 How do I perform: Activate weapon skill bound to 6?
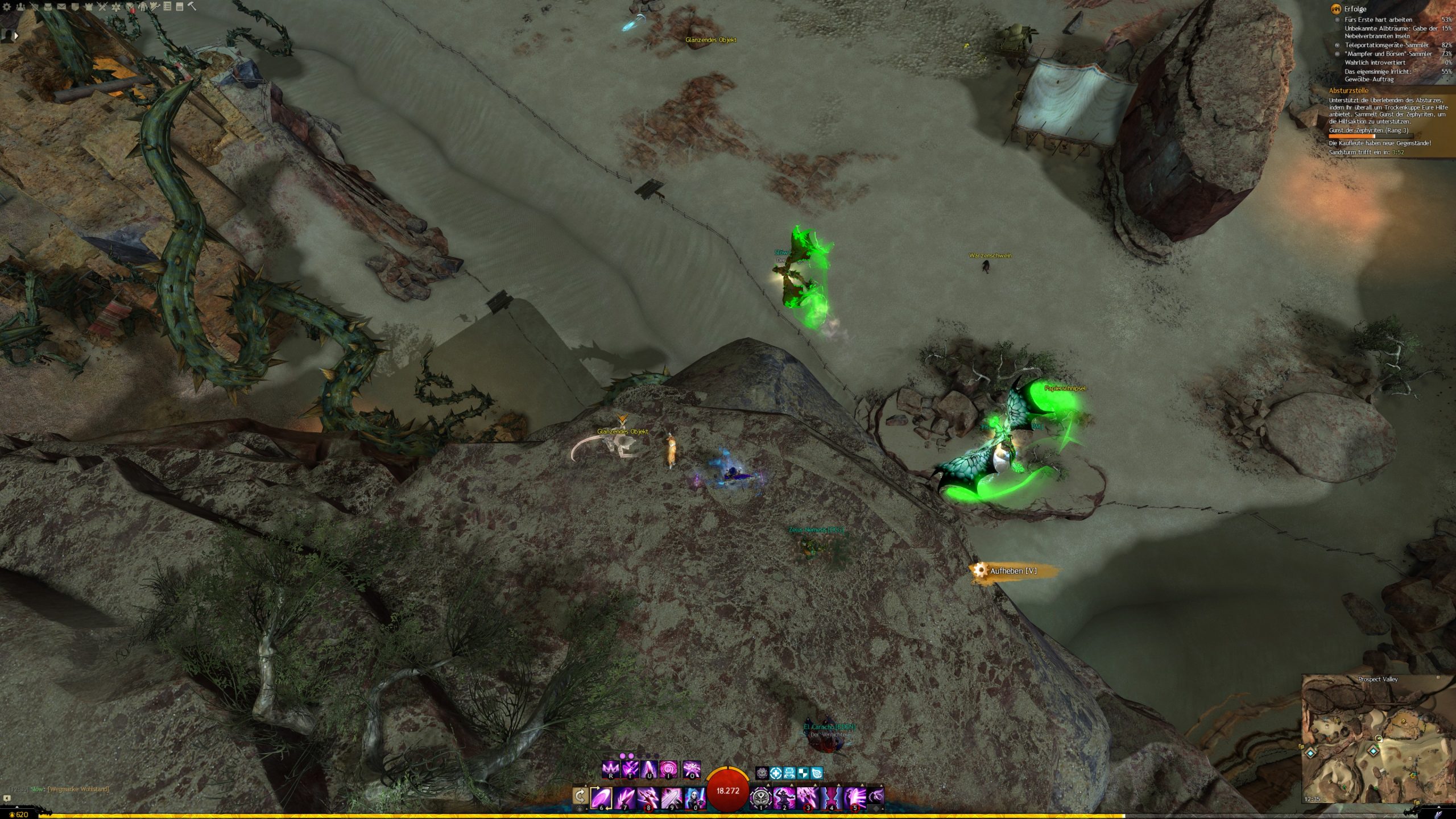(x=601, y=797)
